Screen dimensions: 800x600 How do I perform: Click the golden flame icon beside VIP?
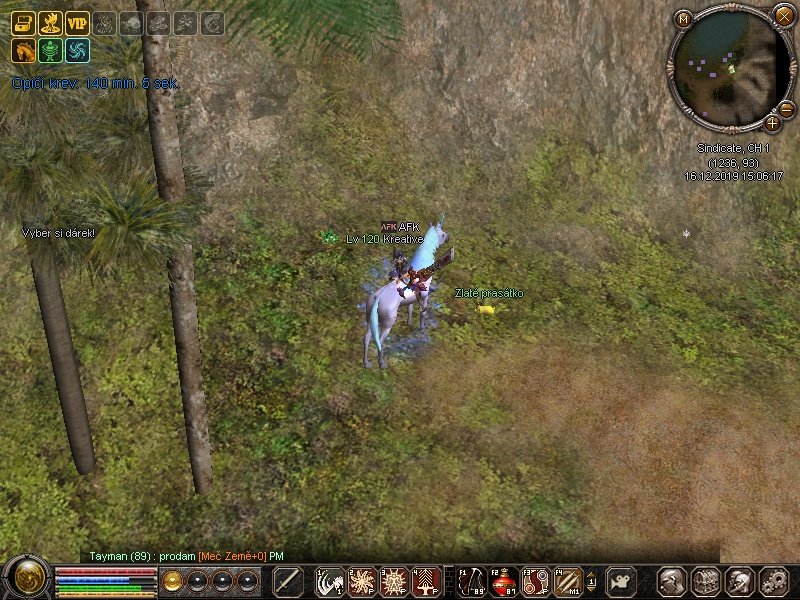click(50, 23)
